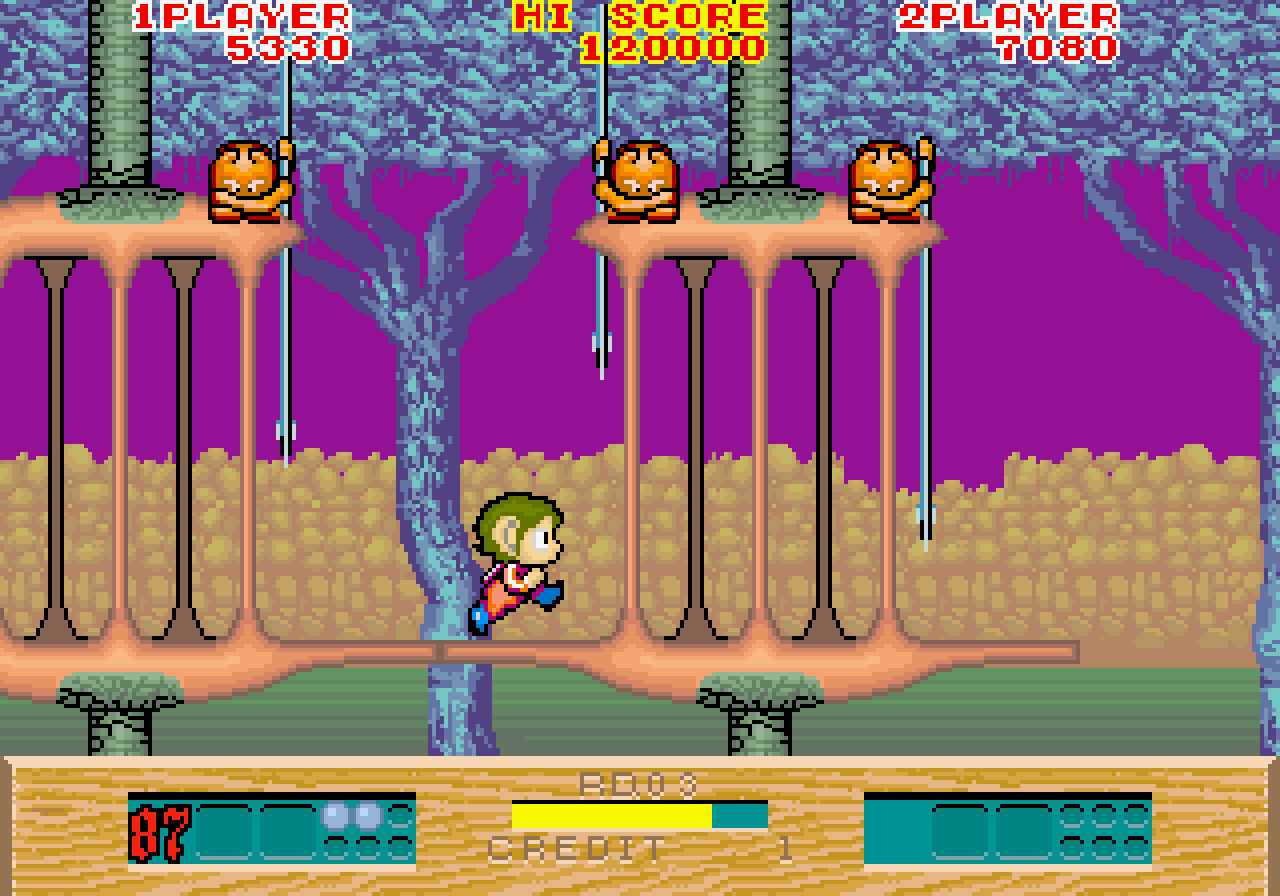
Task: Click the orange enemy on the rightmost platform
Action: (x=886, y=180)
